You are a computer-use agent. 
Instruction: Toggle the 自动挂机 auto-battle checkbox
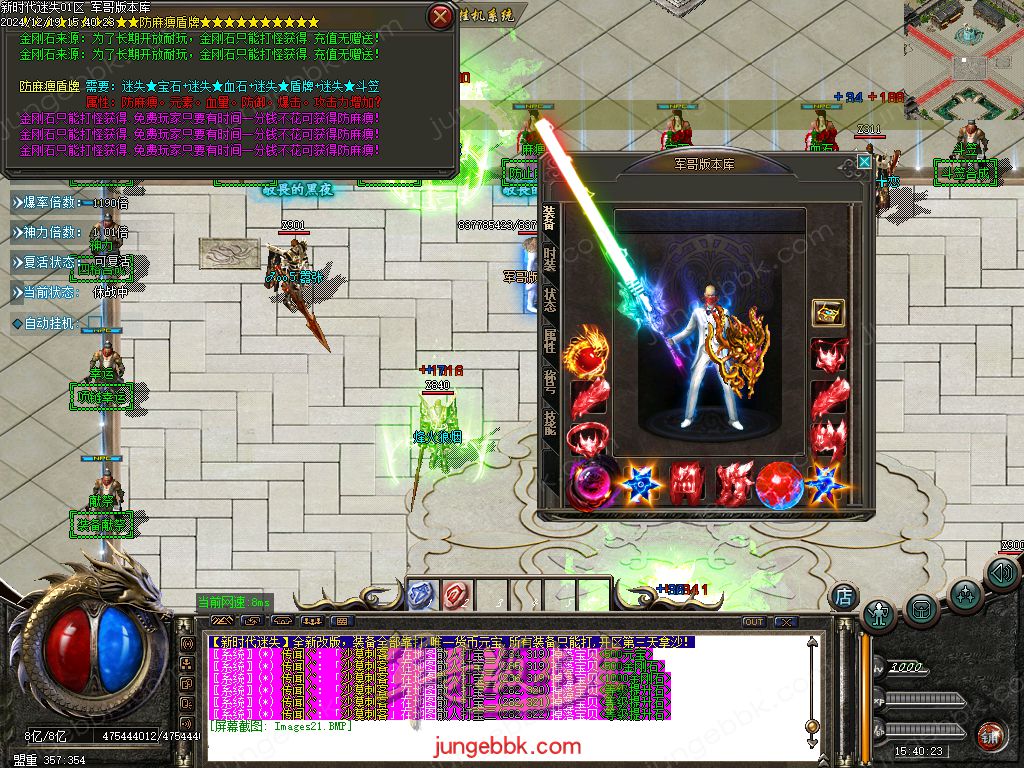pyautogui.click(x=94, y=324)
